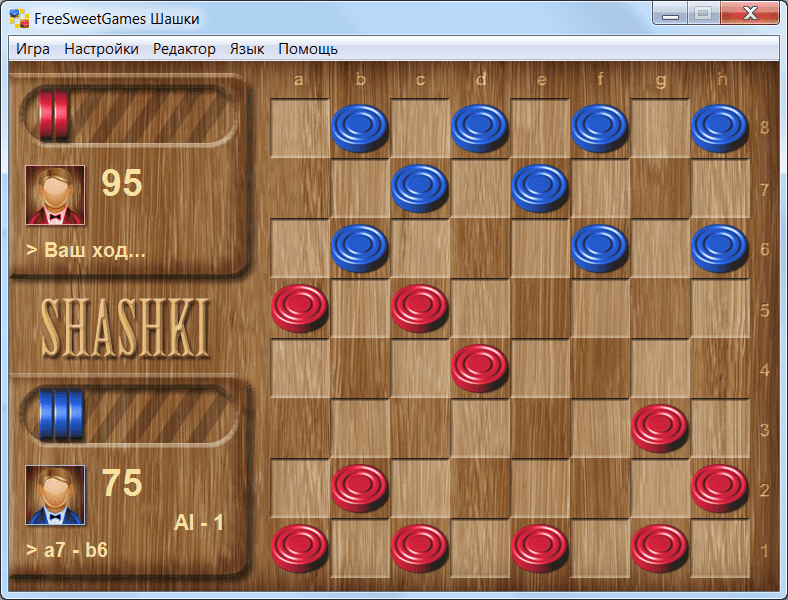Click the empty square b4

360,369
